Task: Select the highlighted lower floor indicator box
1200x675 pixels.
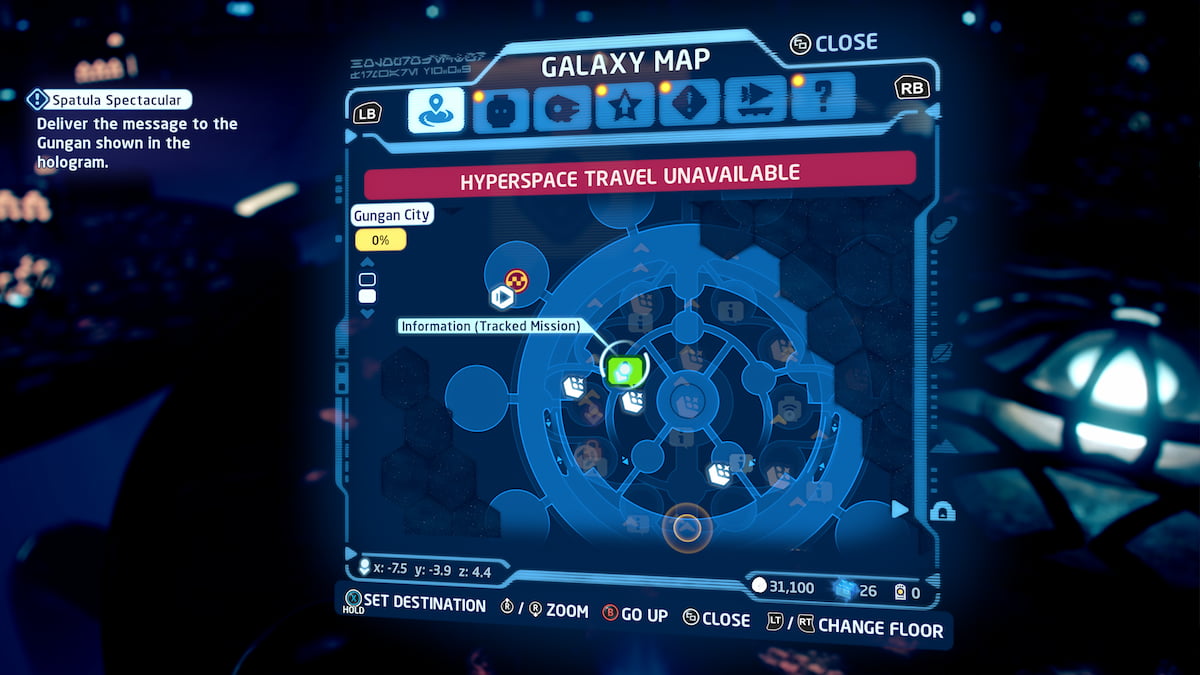Action: (x=367, y=296)
